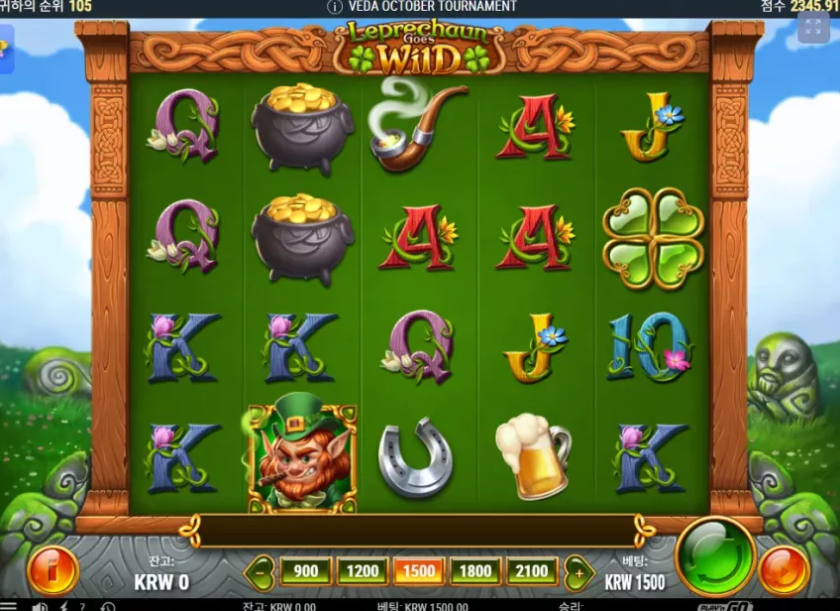
Task: Increase bet with the plus arrow
Action: [x=578, y=572]
